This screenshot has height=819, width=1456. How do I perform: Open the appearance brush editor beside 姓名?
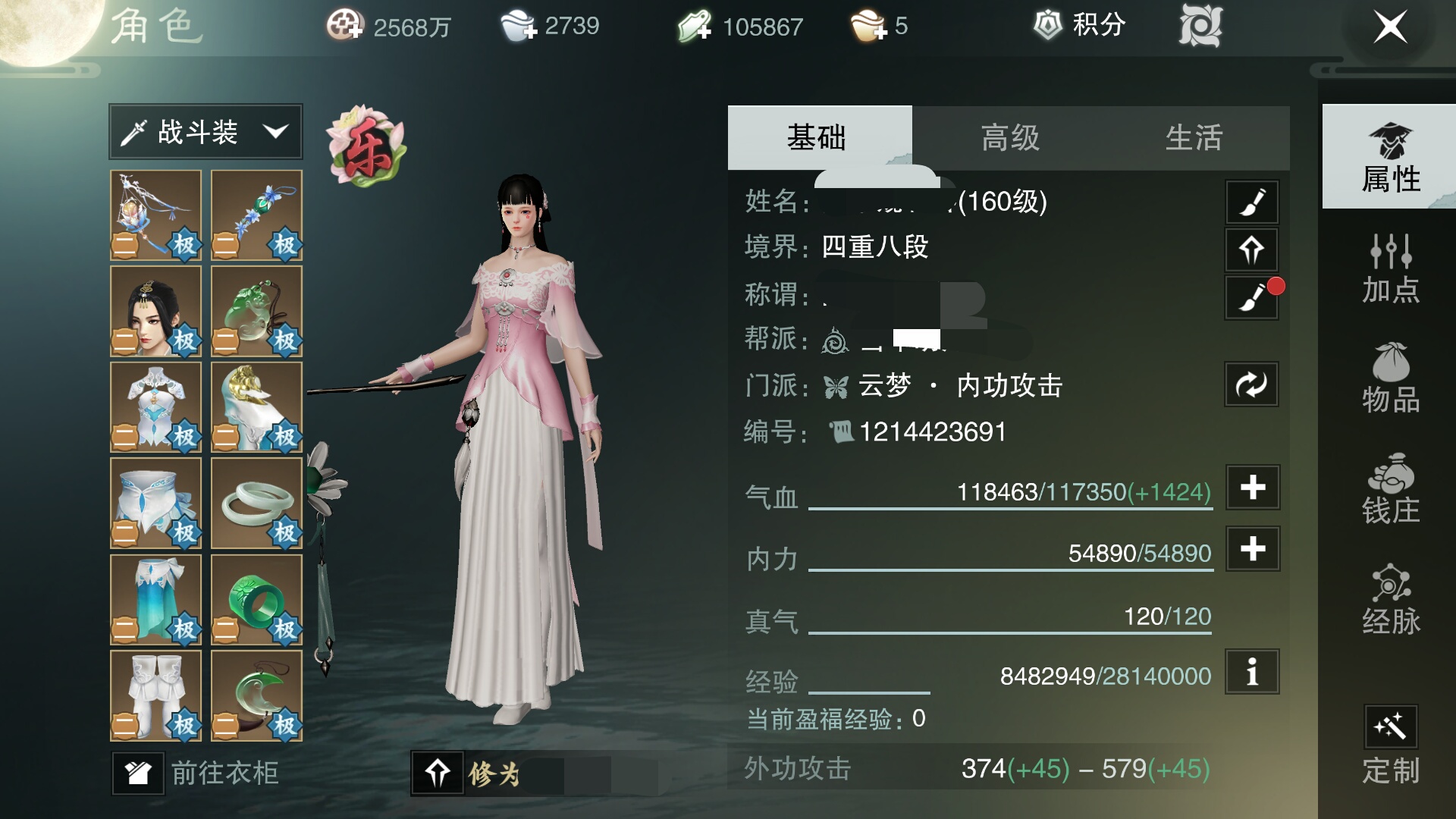1251,202
